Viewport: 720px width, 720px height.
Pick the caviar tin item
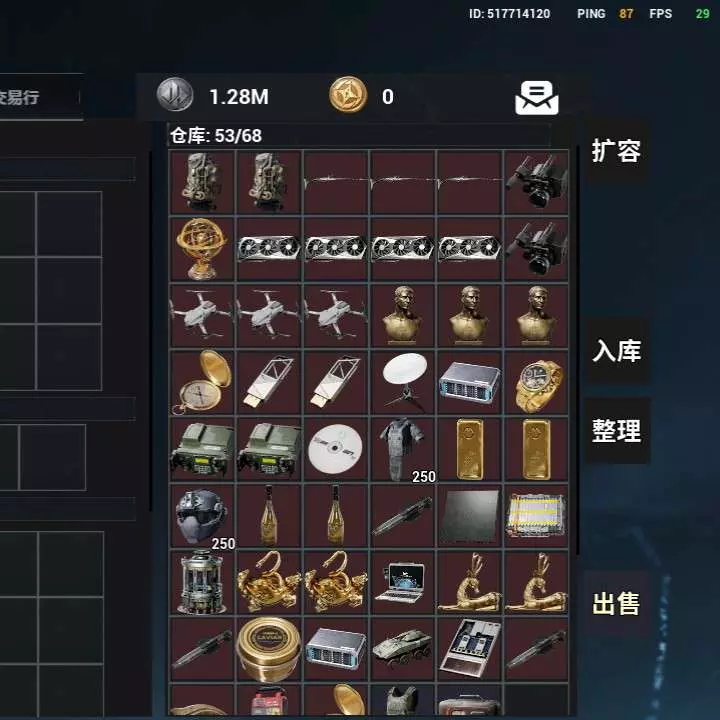(269, 648)
